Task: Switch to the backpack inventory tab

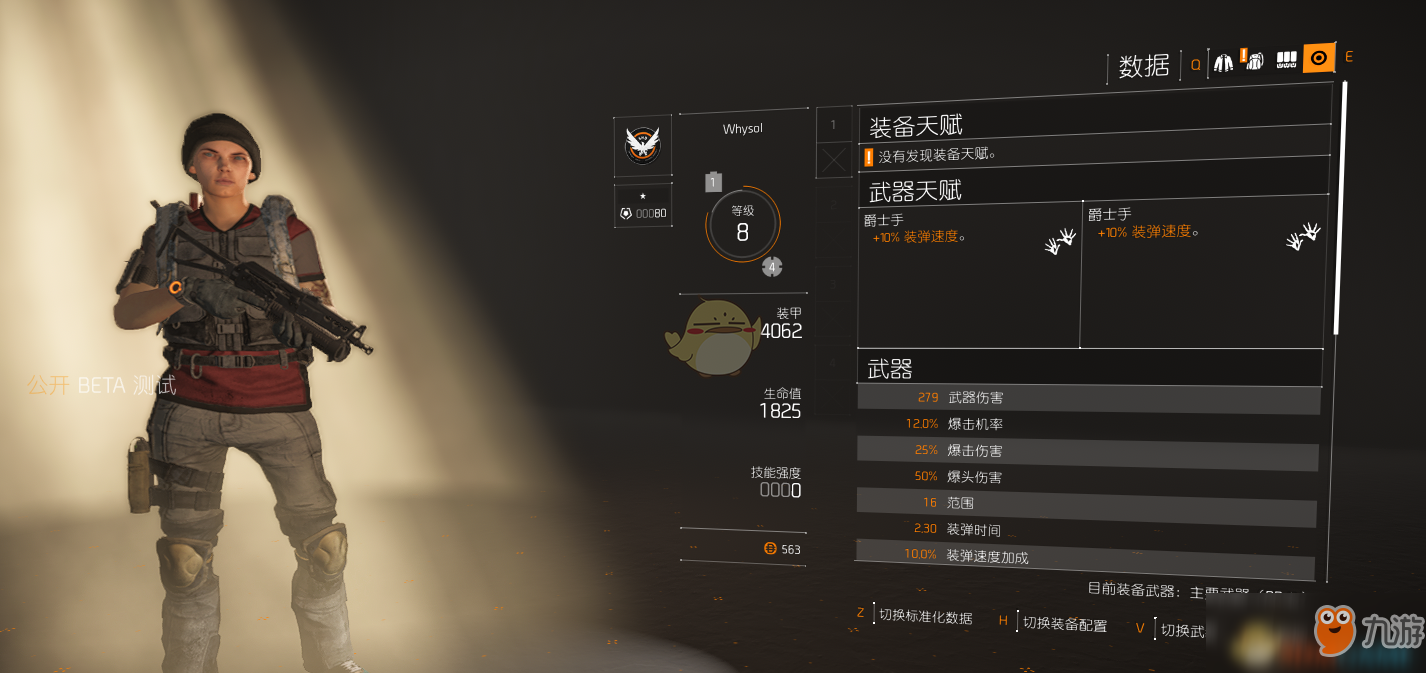Action: coord(1254,60)
